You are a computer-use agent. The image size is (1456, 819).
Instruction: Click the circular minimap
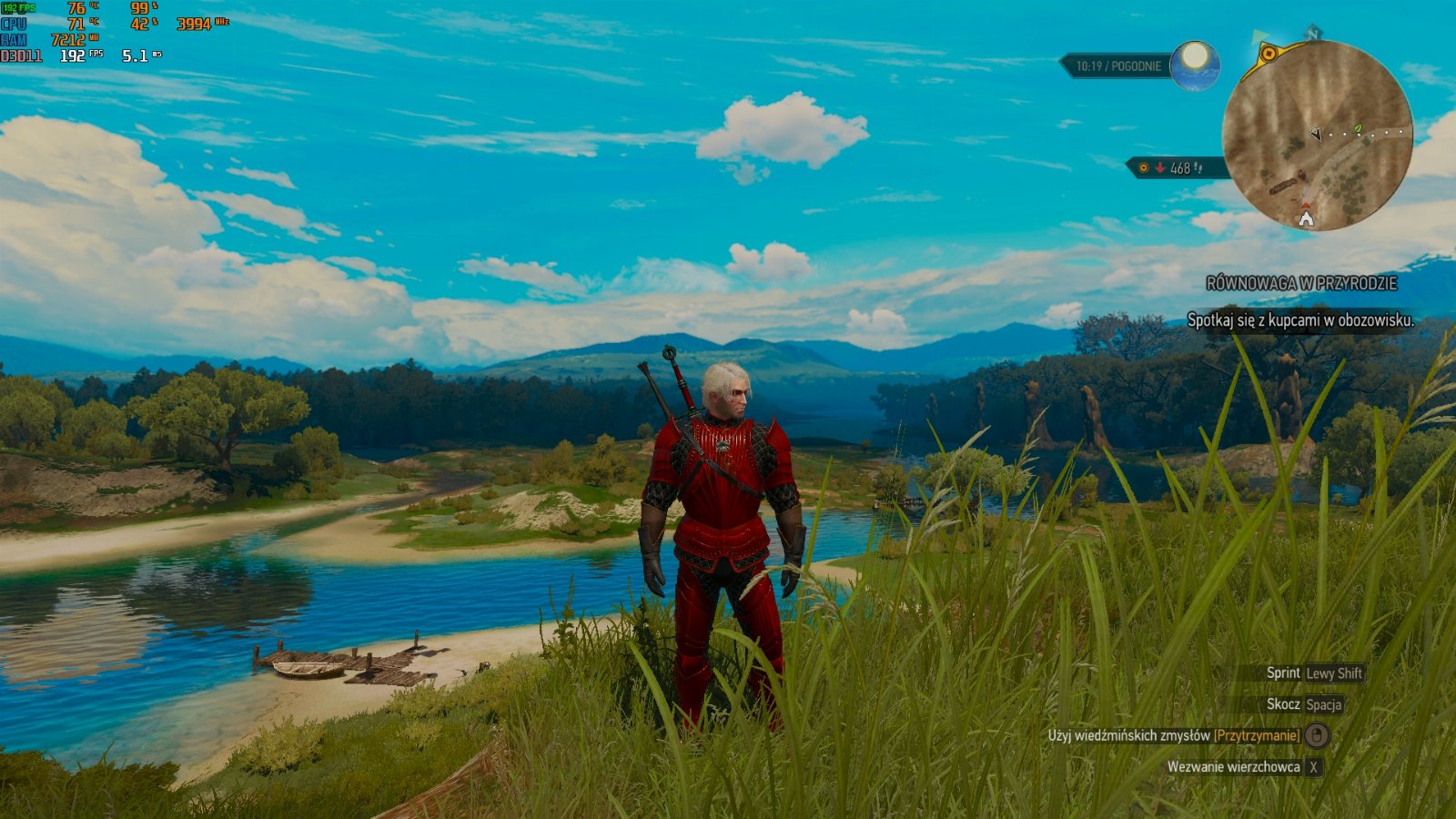click(1316, 136)
